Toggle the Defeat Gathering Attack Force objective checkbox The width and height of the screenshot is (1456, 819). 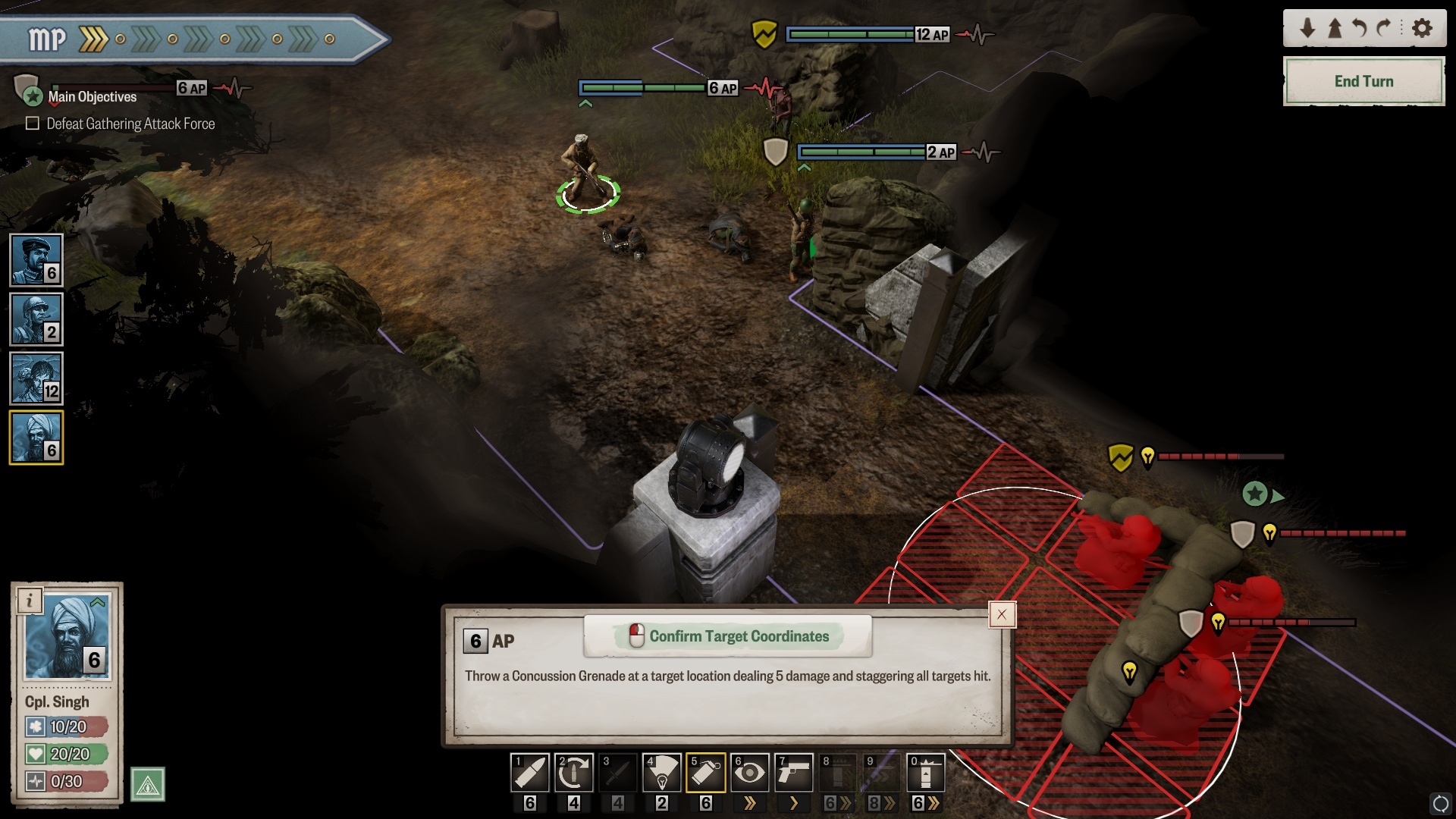click(x=33, y=124)
